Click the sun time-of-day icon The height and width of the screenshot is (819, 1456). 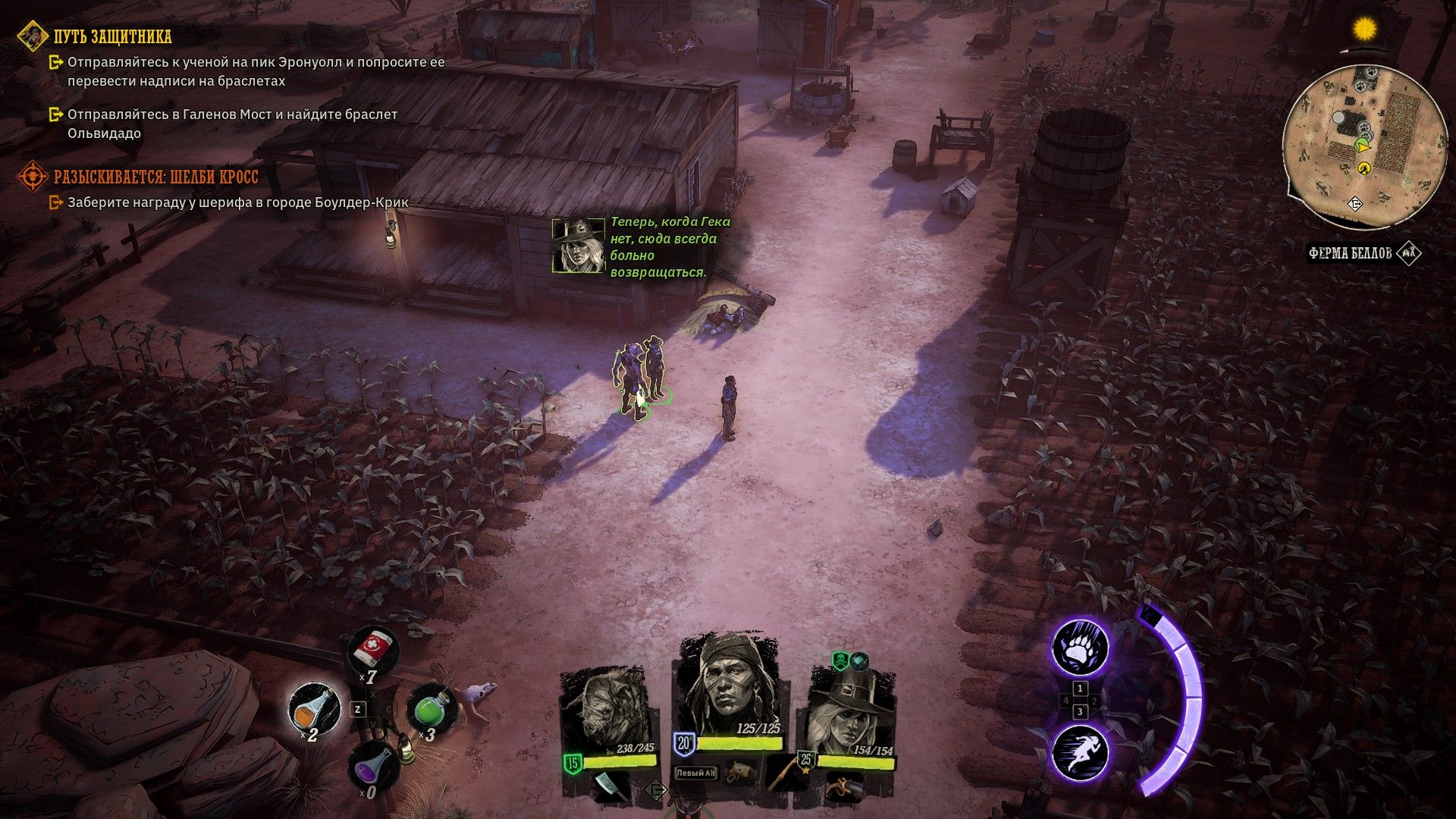coord(1365,29)
